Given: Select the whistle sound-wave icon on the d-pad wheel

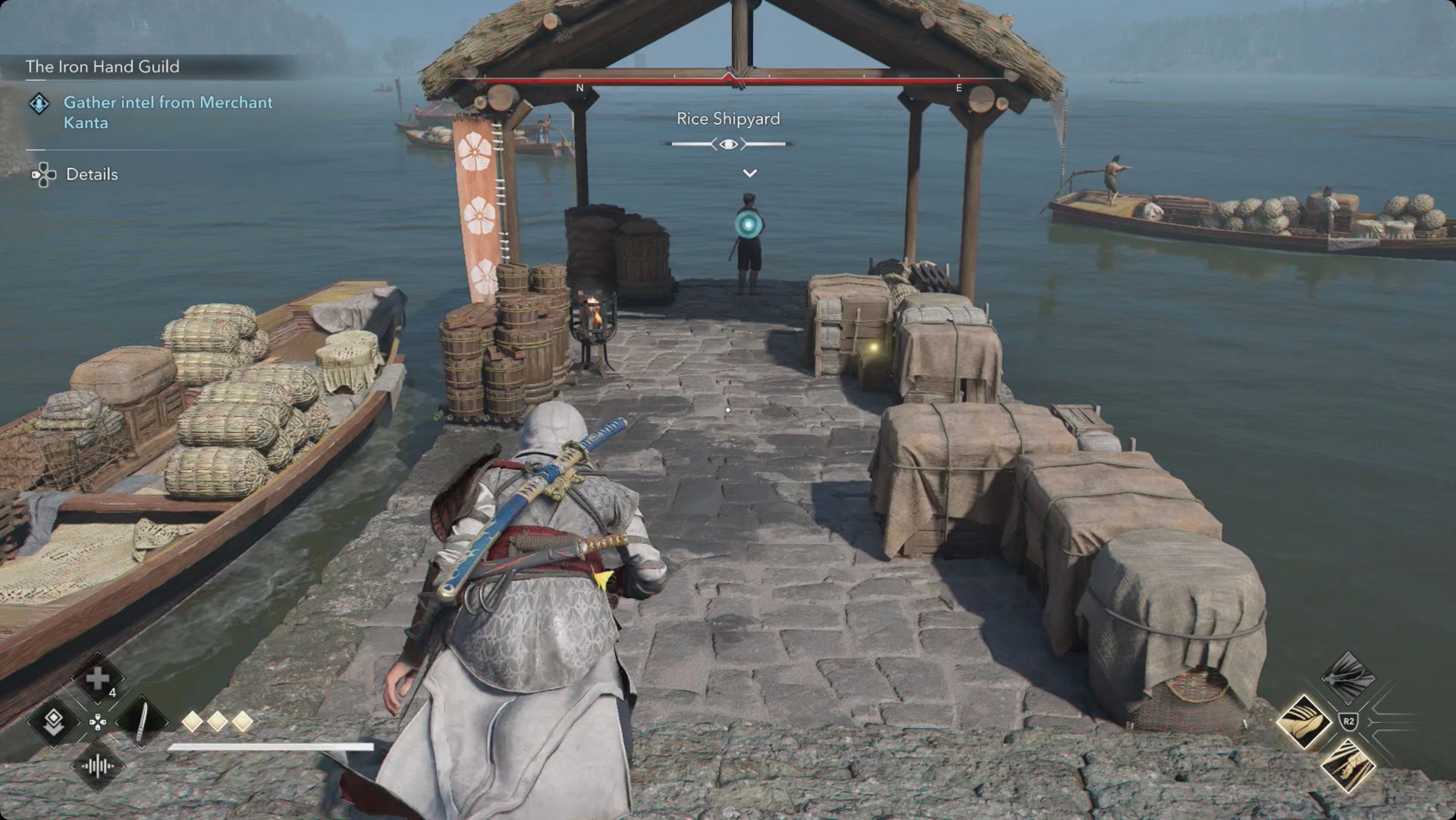Looking at the screenshot, I should coord(98,766).
